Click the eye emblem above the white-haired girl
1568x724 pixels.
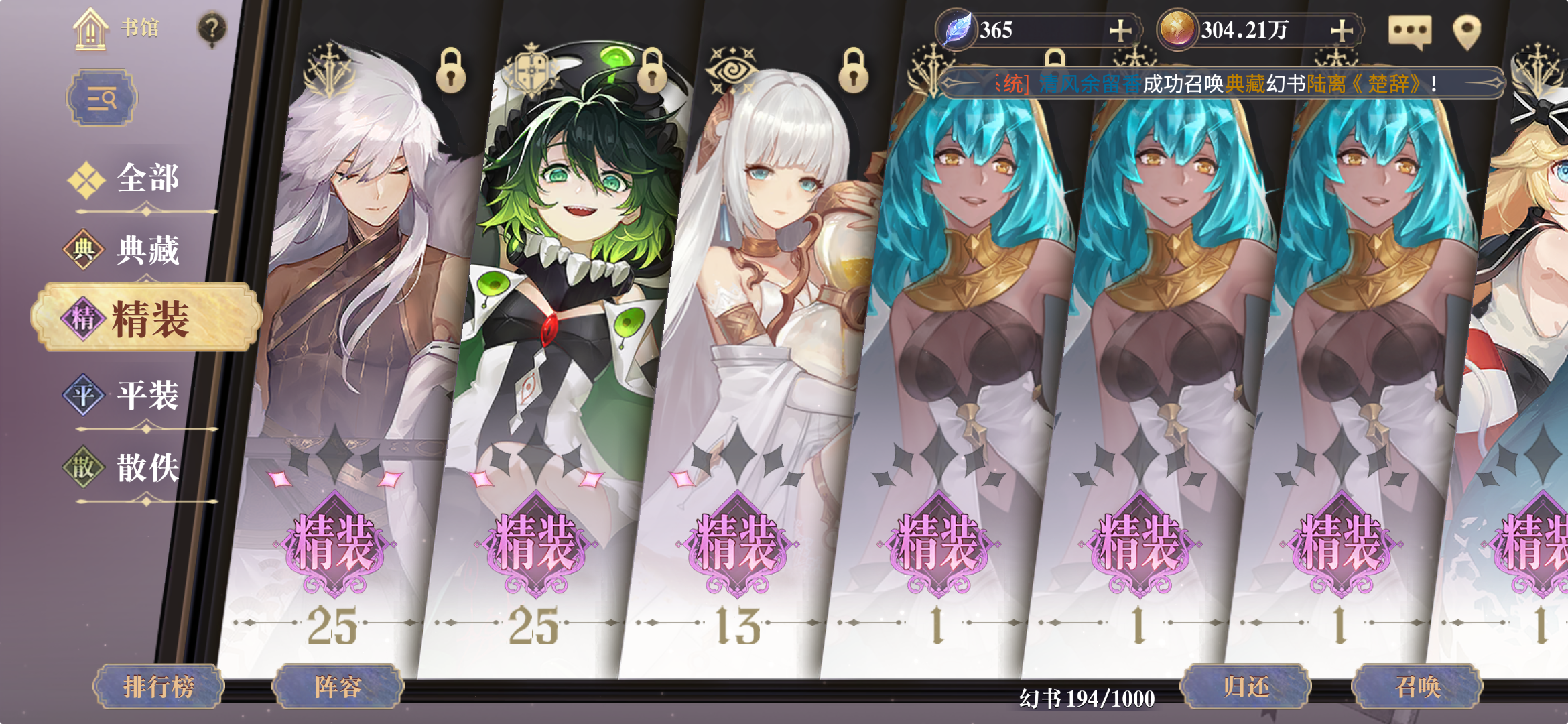(x=732, y=68)
